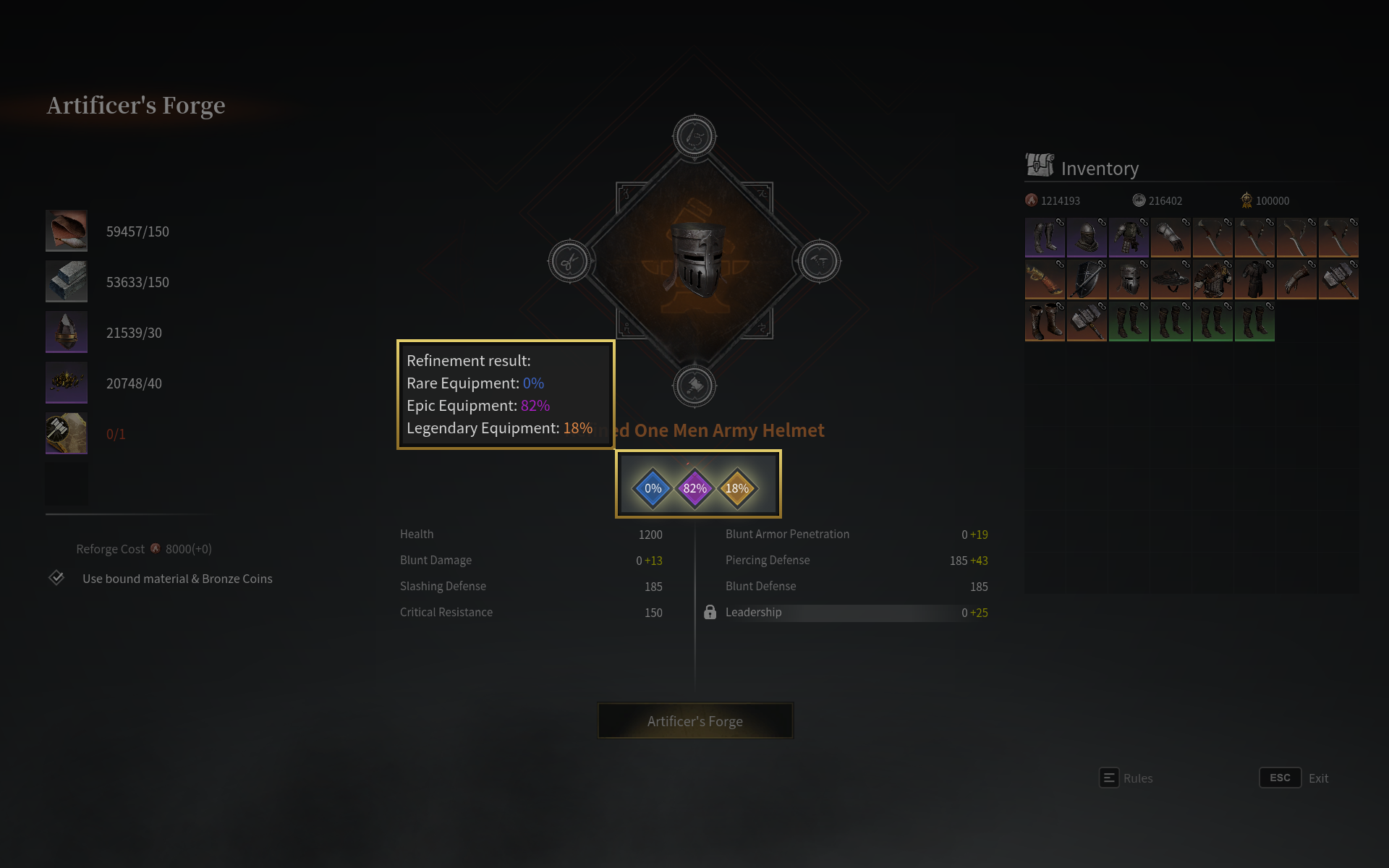The width and height of the screenshot is (1389, 868).
Task: Choose the dark robe armor in inventory
Action: [x=1254, y=279]
